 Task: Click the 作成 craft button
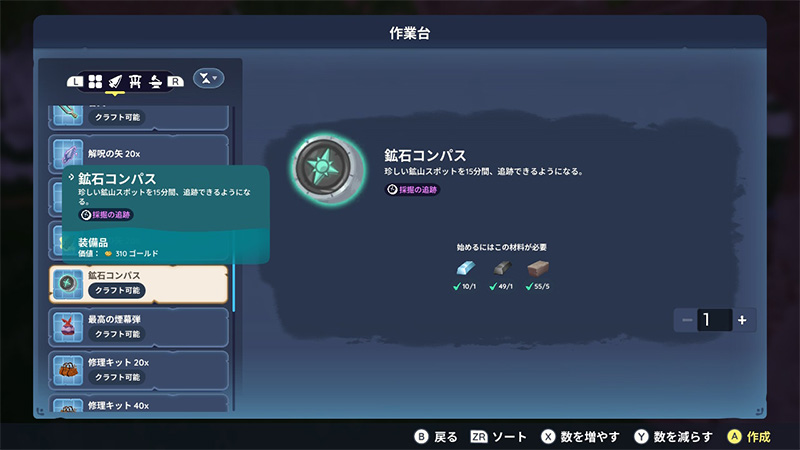coord(750,437)
